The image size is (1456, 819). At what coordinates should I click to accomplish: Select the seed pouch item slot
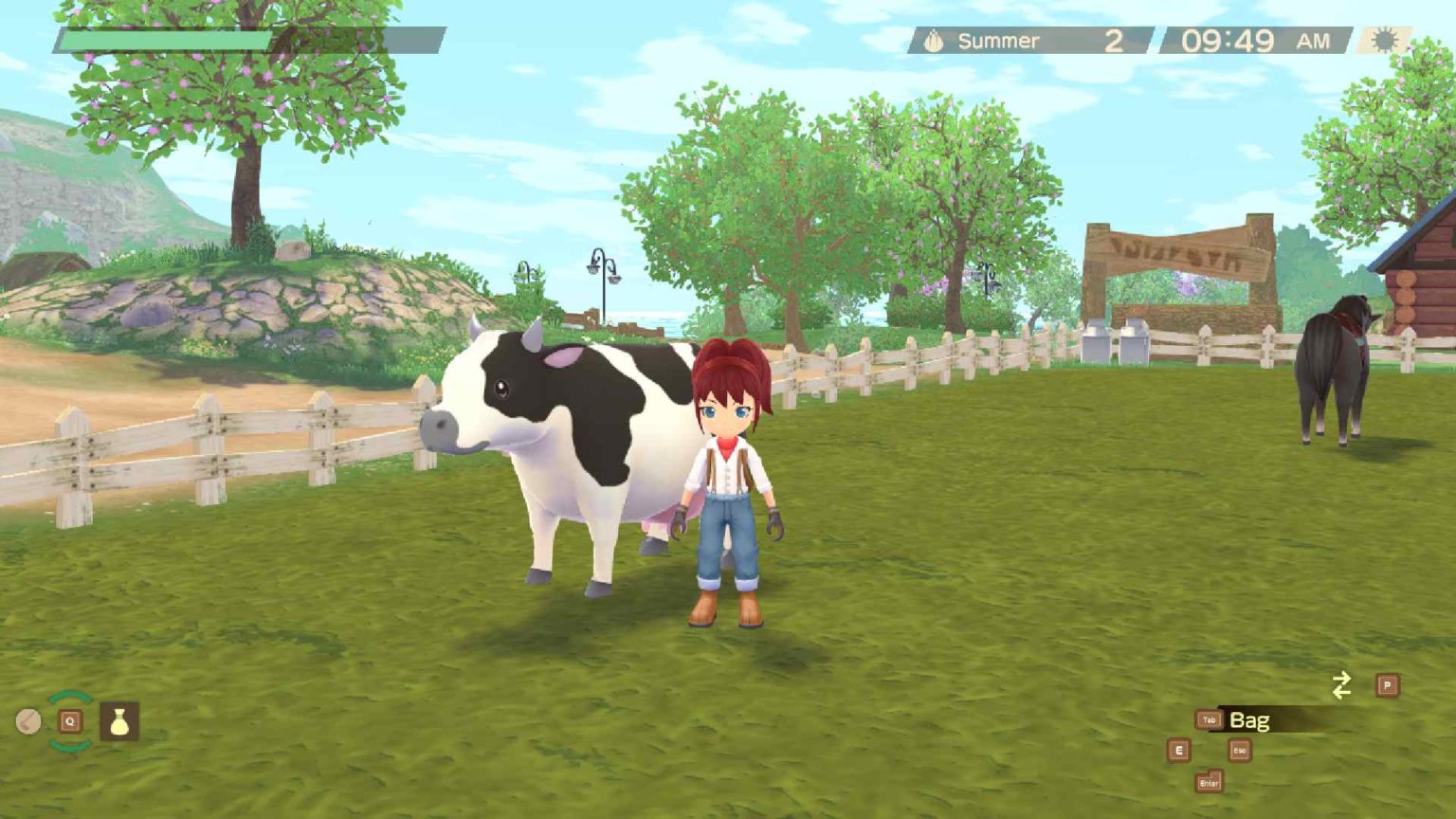119,721
